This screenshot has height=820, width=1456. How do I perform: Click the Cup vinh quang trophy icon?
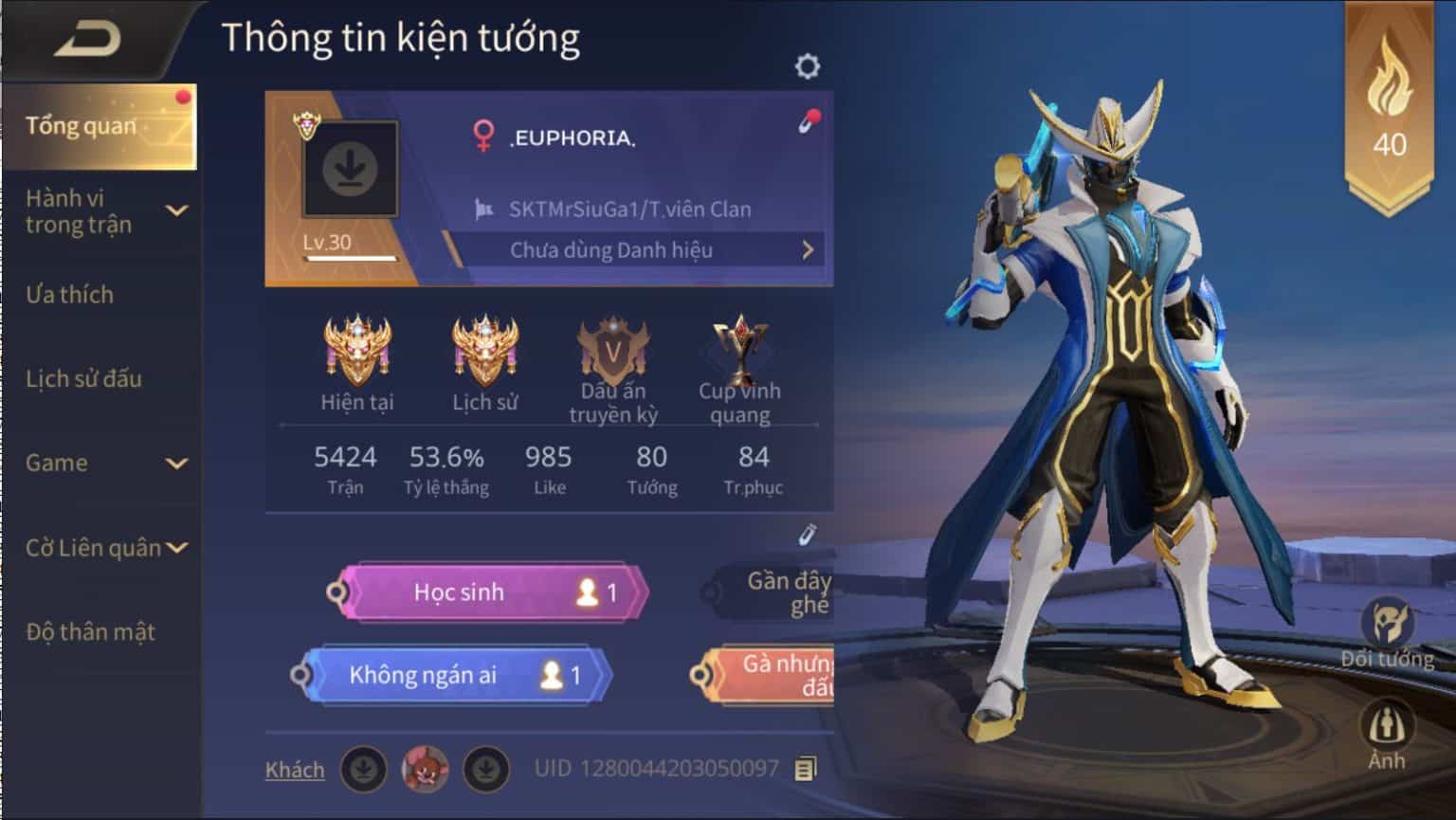tap(740, 346)
